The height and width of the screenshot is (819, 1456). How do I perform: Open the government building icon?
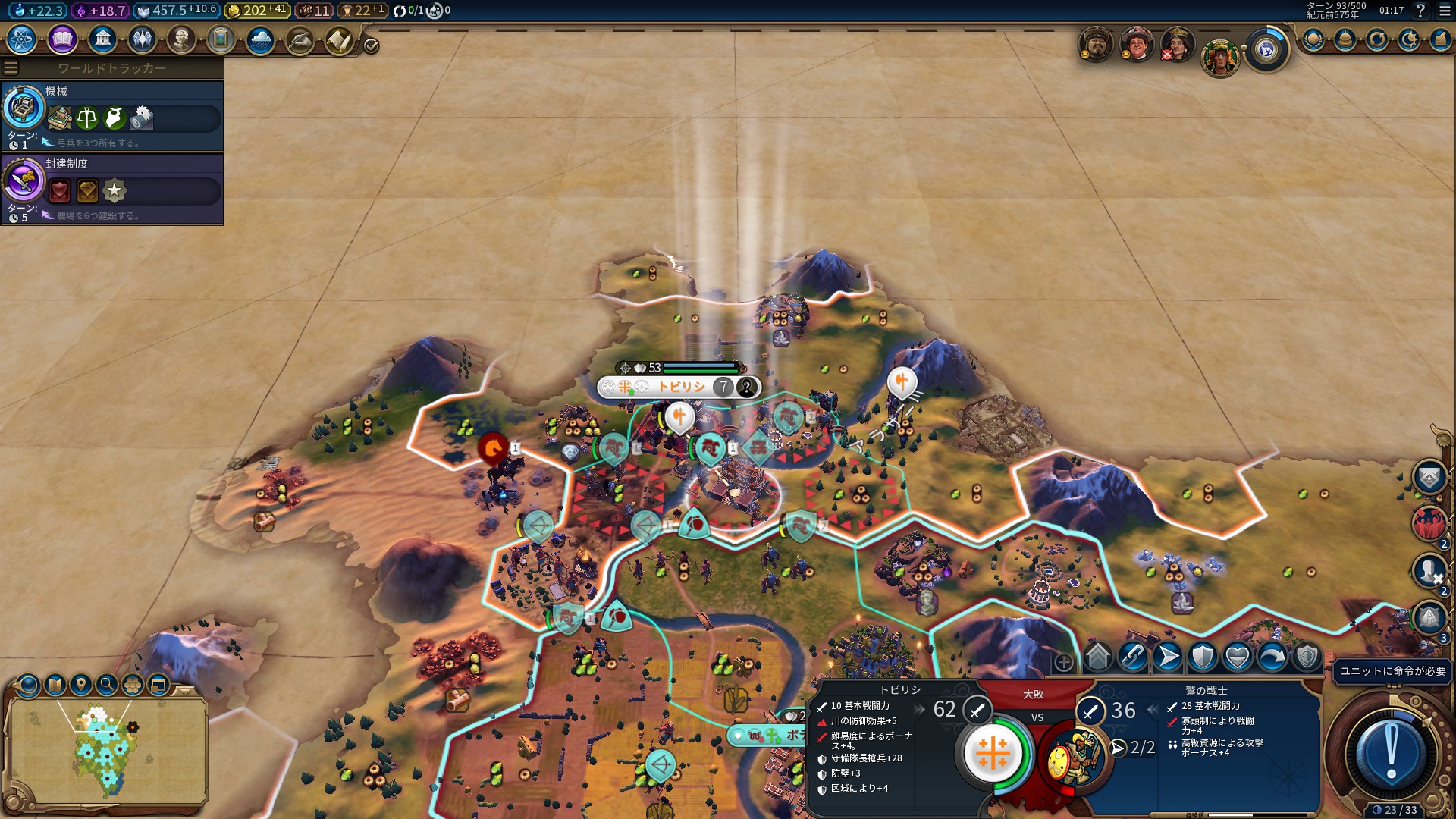pyautogui.click(x=102, y=39)
